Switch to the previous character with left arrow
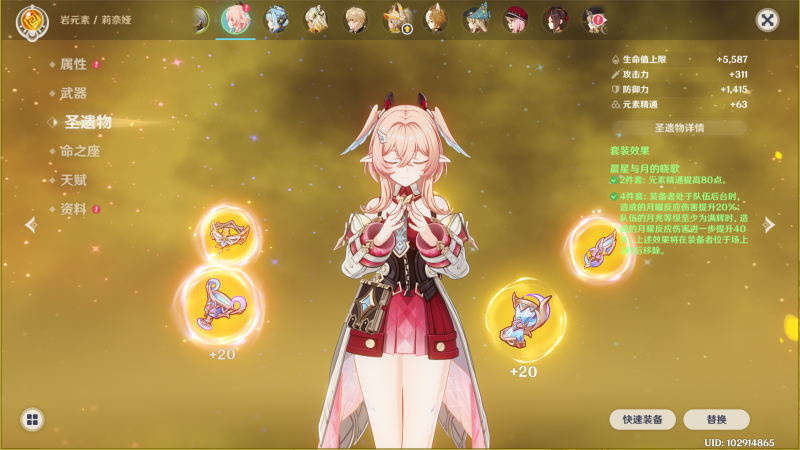This screenshot has width=800, height=450. click(31, 224)
